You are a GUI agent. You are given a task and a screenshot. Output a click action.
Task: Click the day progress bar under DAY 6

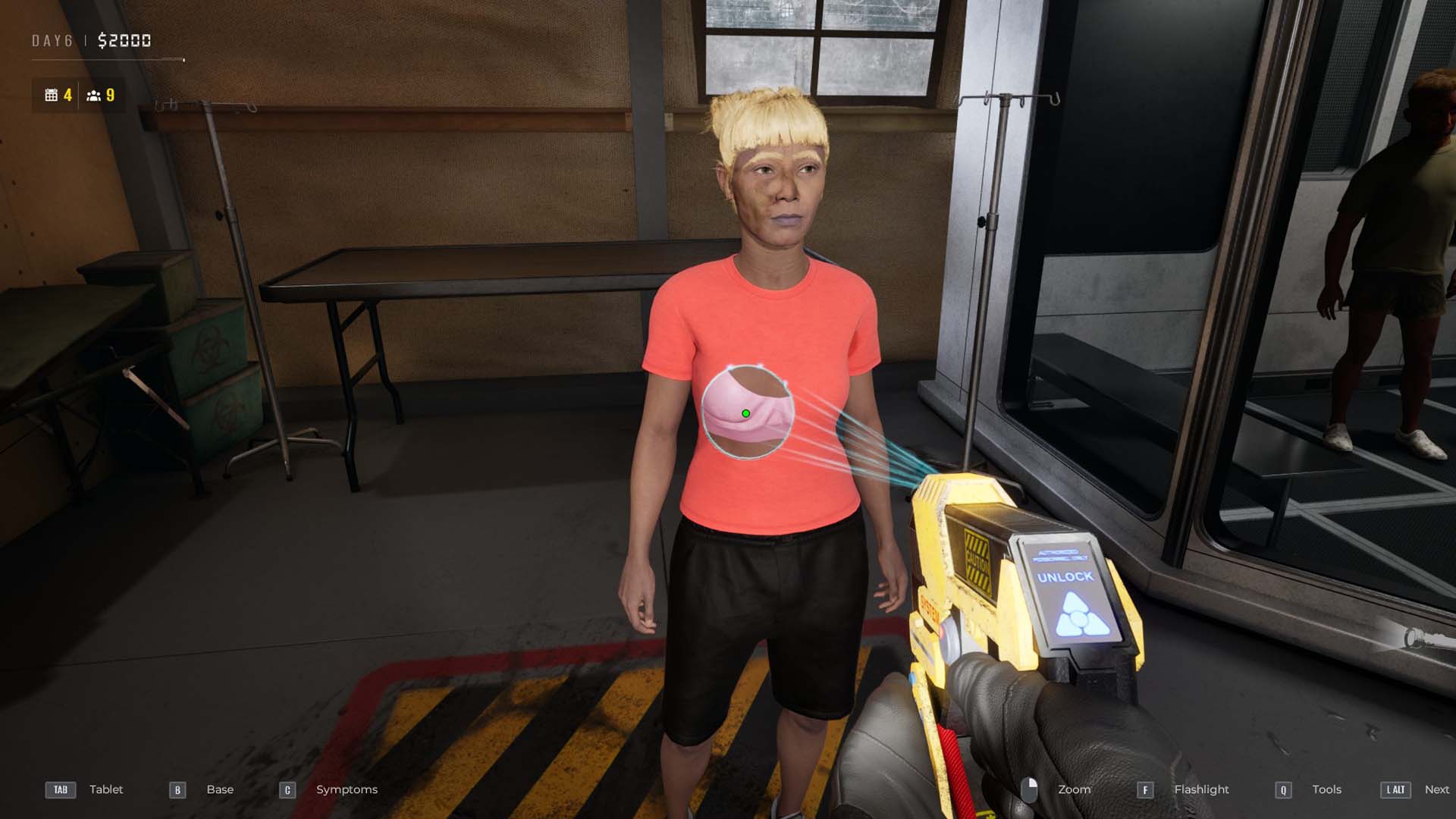pos(106,58)
